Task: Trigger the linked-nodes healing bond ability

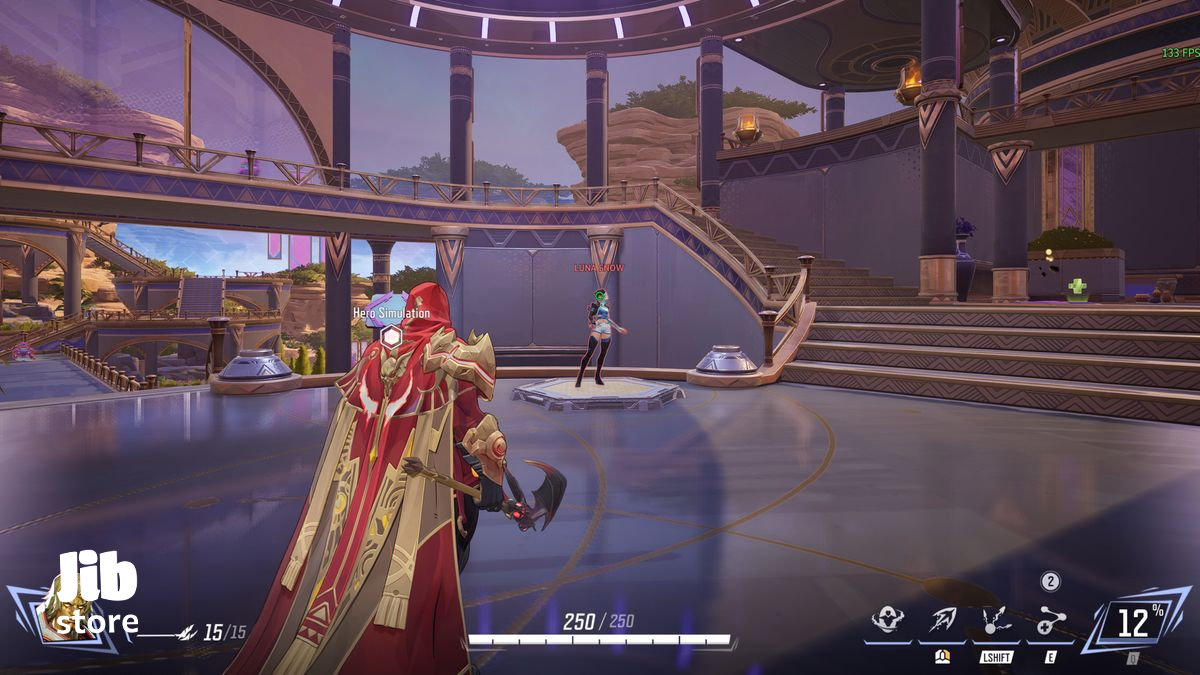Action: point(1049,621)
